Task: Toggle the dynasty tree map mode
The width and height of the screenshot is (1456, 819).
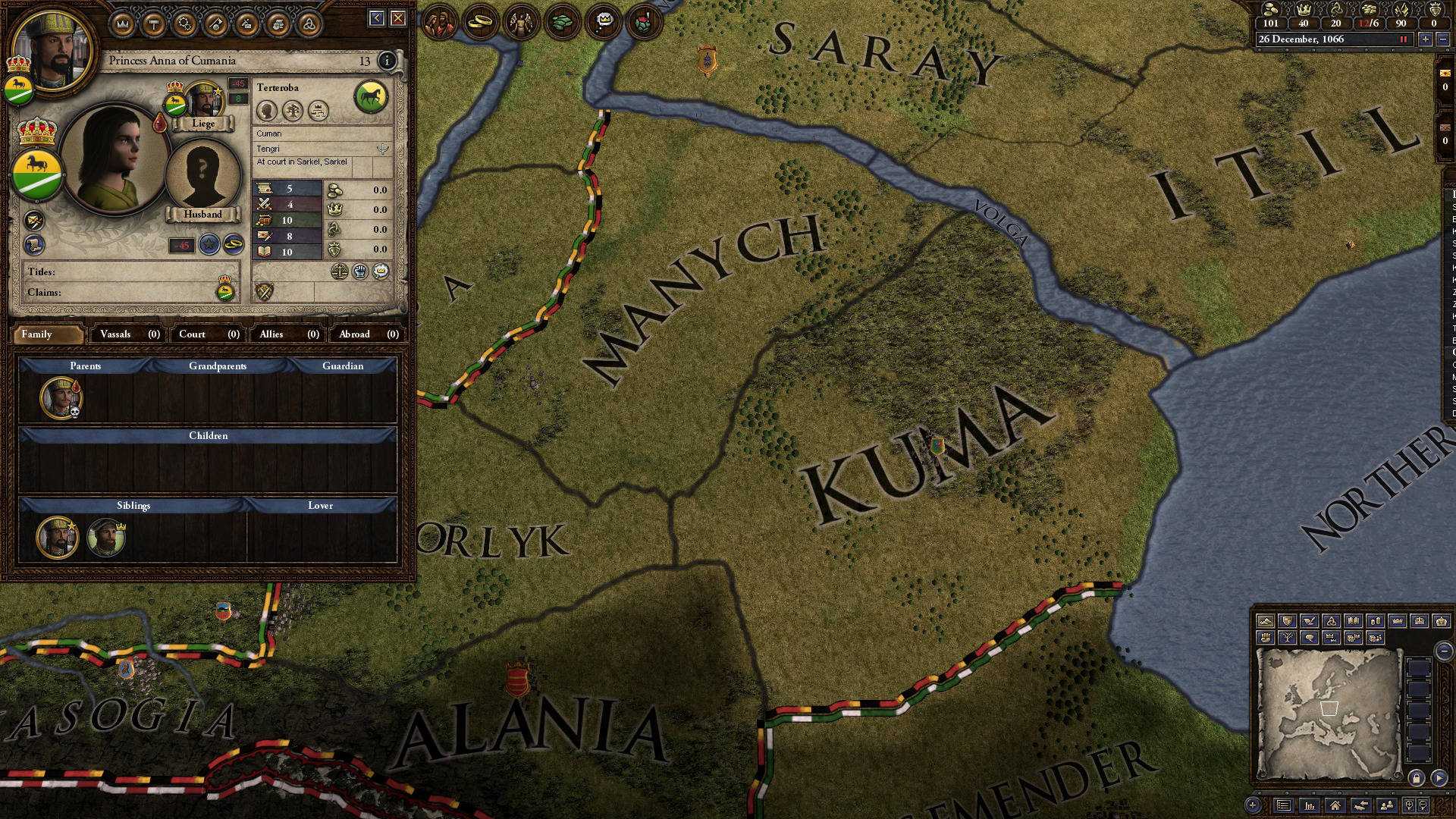Action: tap(1288, 639)
